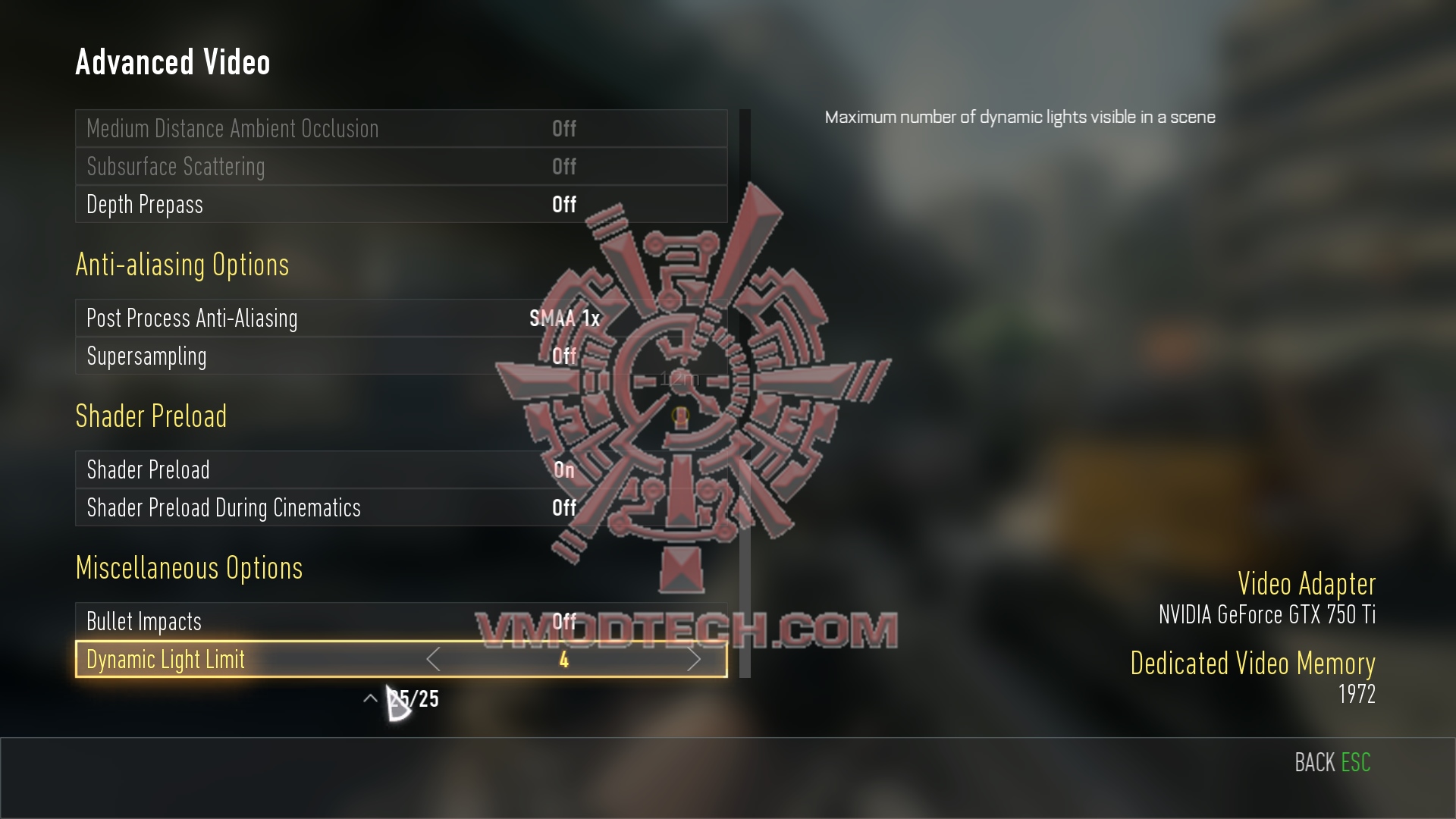Click the settings list scrollbar
1456x819 pixels.
pos(745,394)
